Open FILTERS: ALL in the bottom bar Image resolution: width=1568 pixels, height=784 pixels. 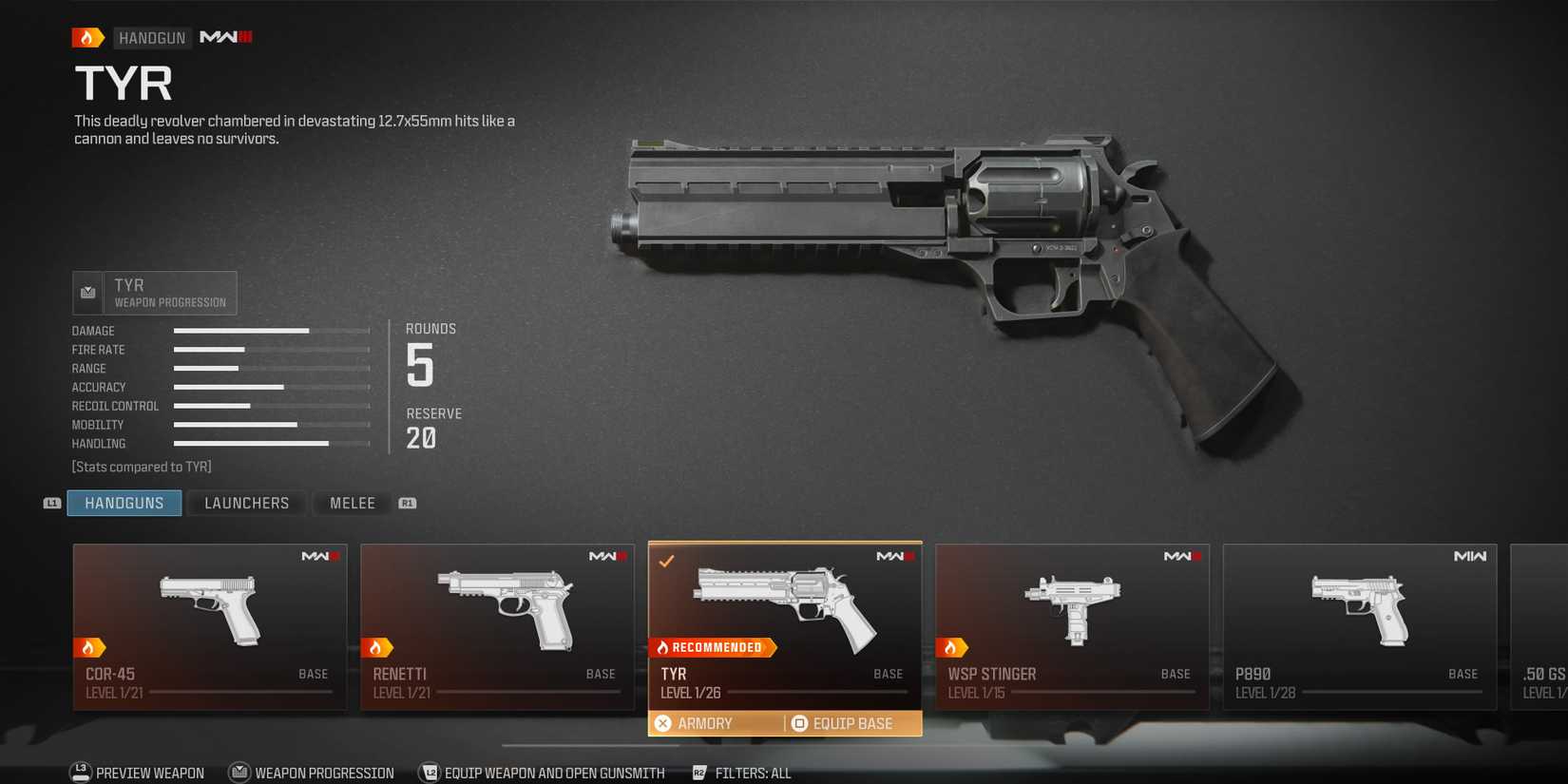(x=752, y=773)
